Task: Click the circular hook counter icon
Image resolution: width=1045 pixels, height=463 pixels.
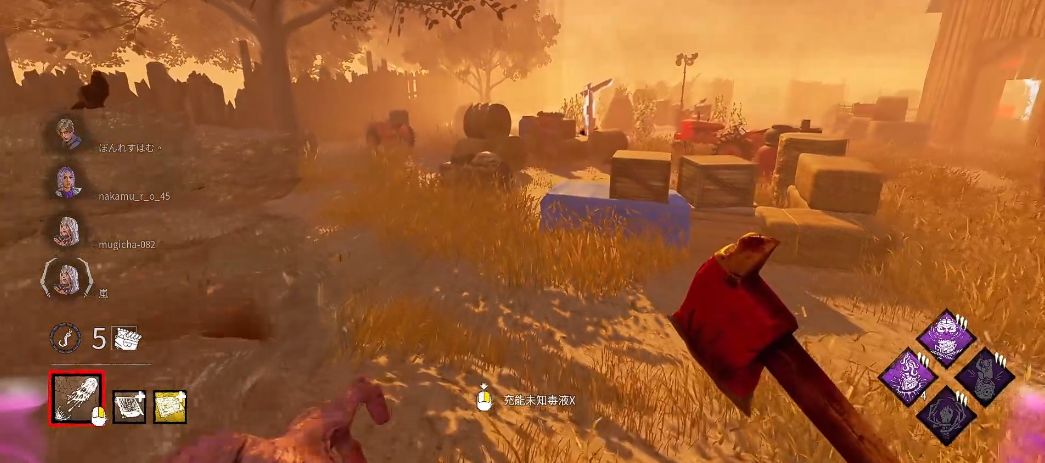Action: click(66, 338)
